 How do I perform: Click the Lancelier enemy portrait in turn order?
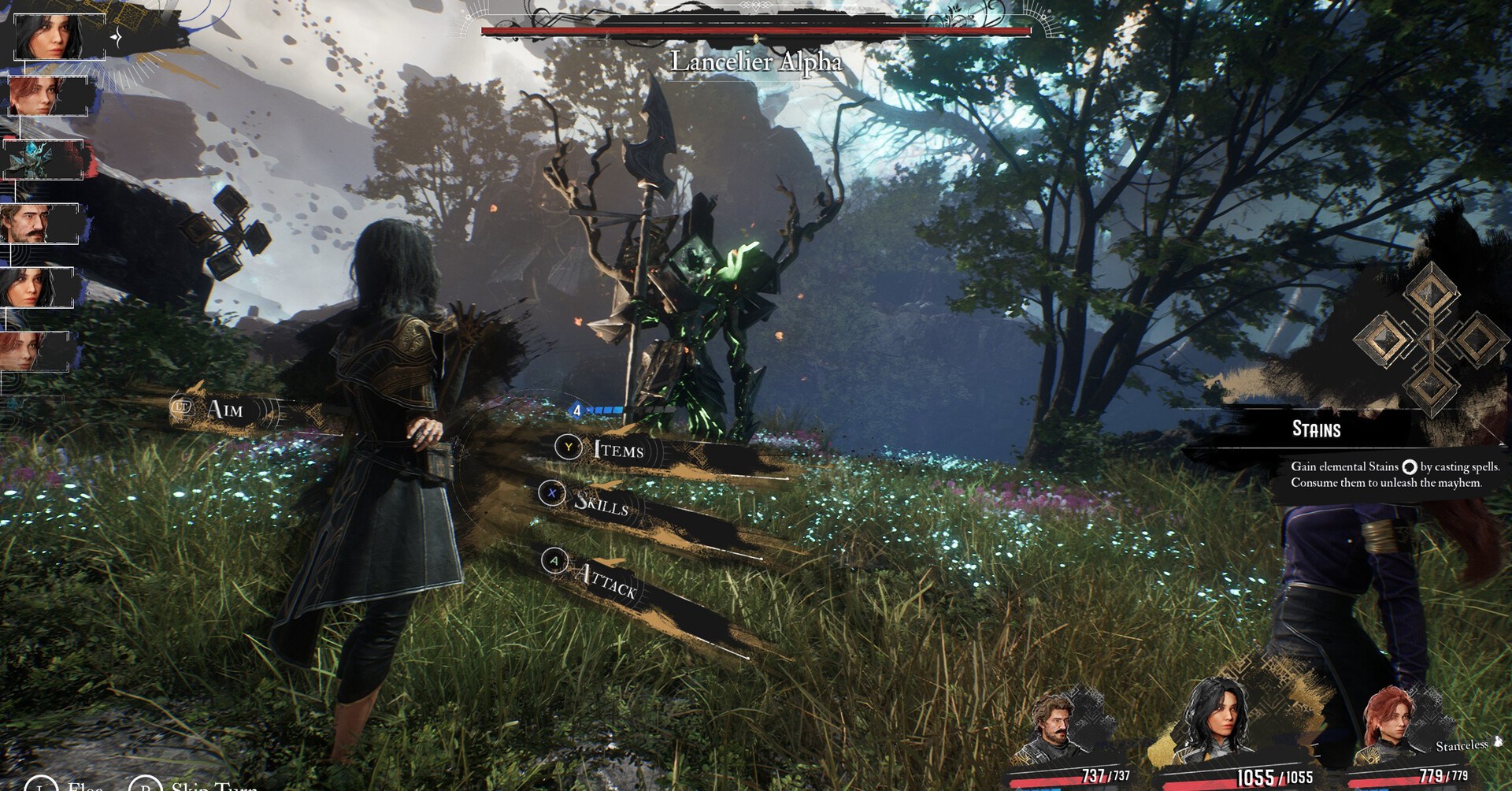42,160
